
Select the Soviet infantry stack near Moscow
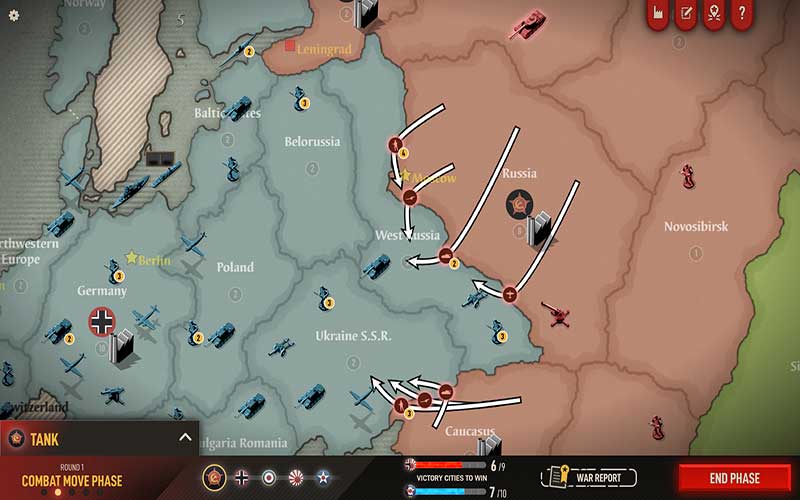pyautogui.click(x=397, y=146)
